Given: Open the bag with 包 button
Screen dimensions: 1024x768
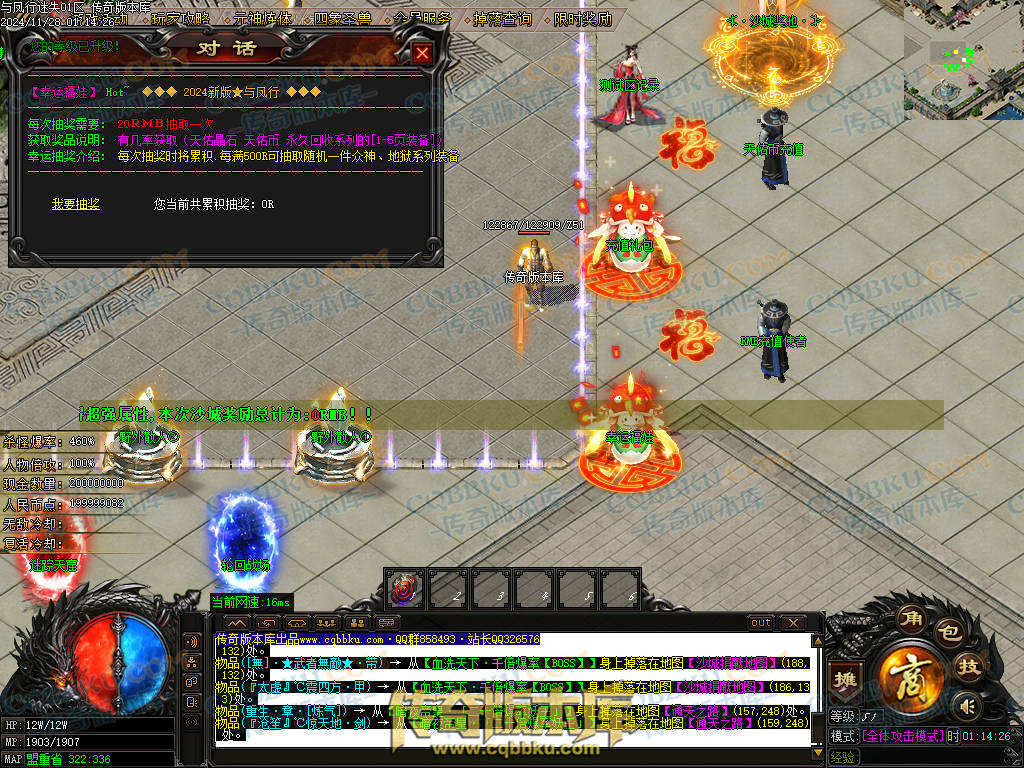Looking at the screenshot, I should (x=947, y=632).
